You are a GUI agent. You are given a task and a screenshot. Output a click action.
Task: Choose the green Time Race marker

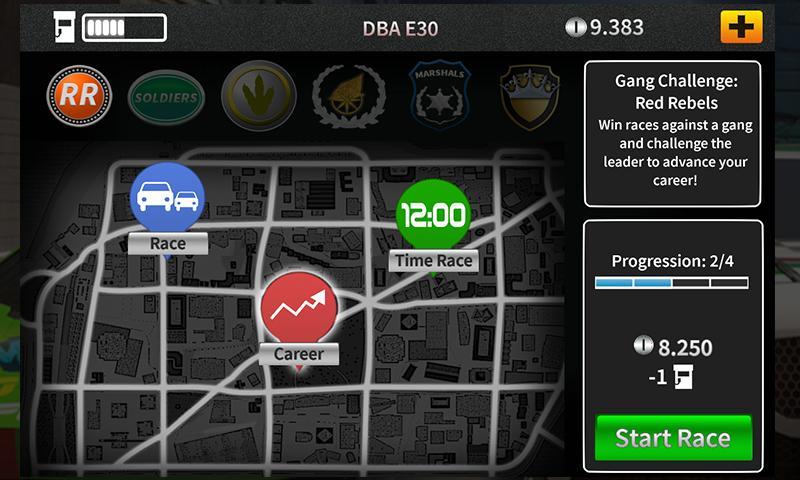coord(432,216)
